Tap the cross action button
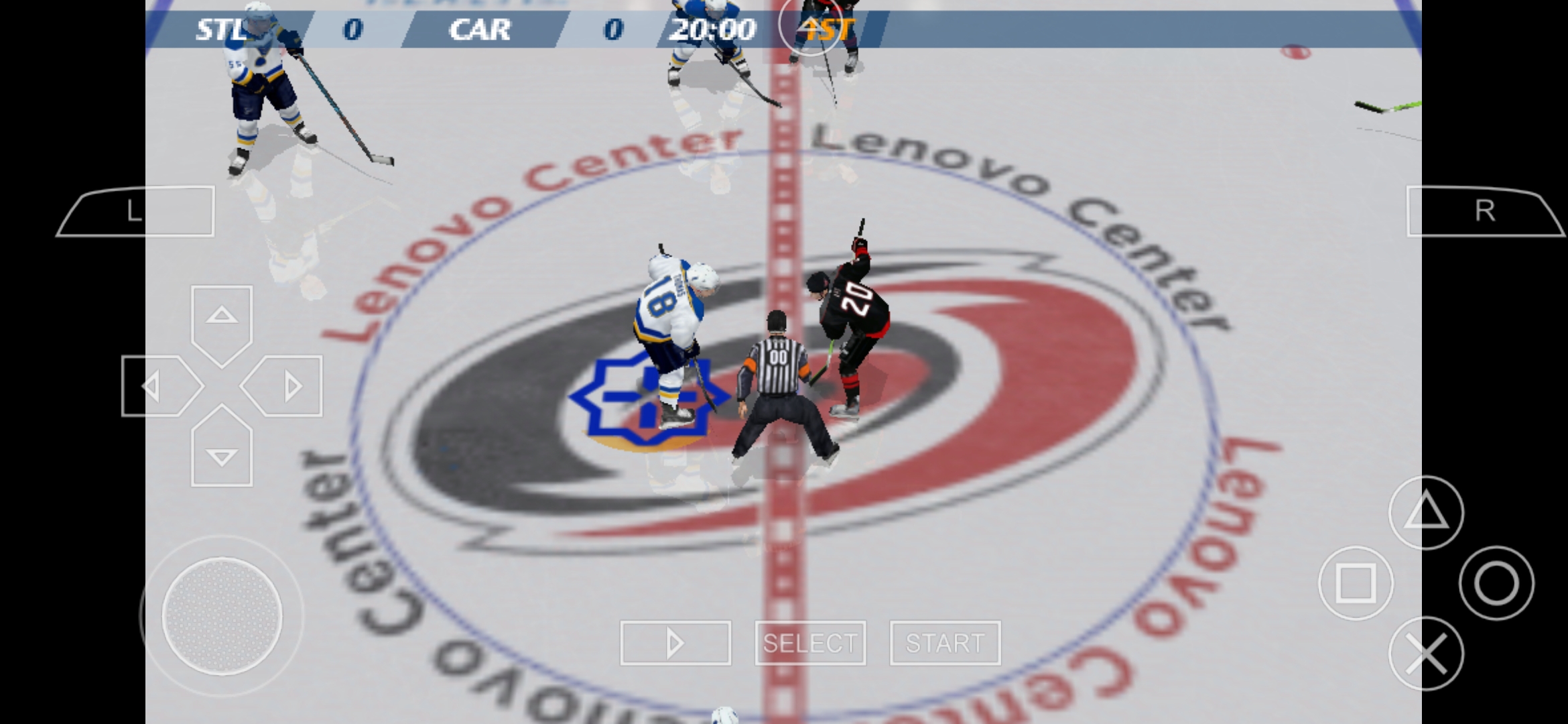 pos(1426,654)
